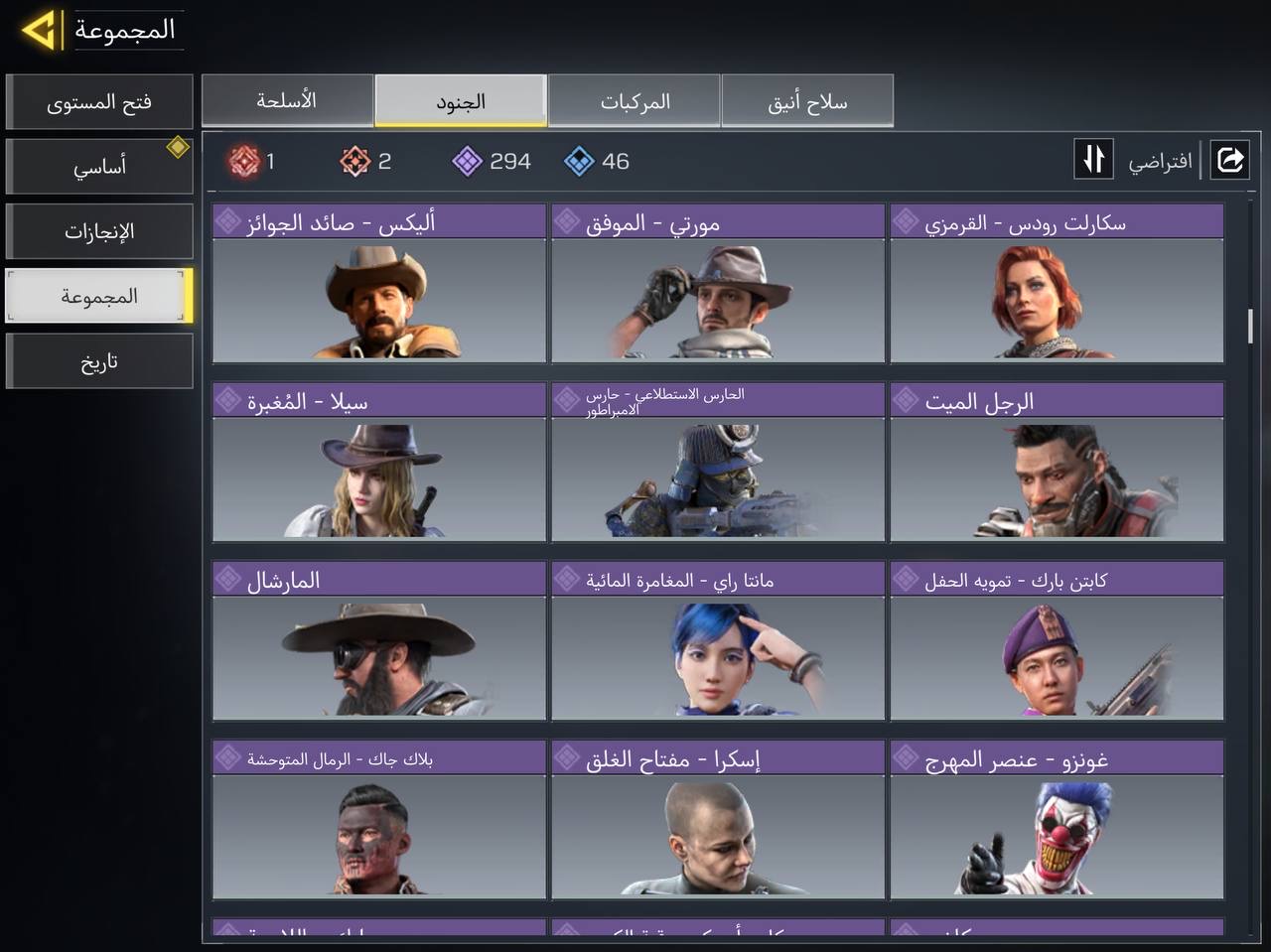
Task: Select the إسكرا - مفتاح الغلق card
Action: [x=718, y=820]
